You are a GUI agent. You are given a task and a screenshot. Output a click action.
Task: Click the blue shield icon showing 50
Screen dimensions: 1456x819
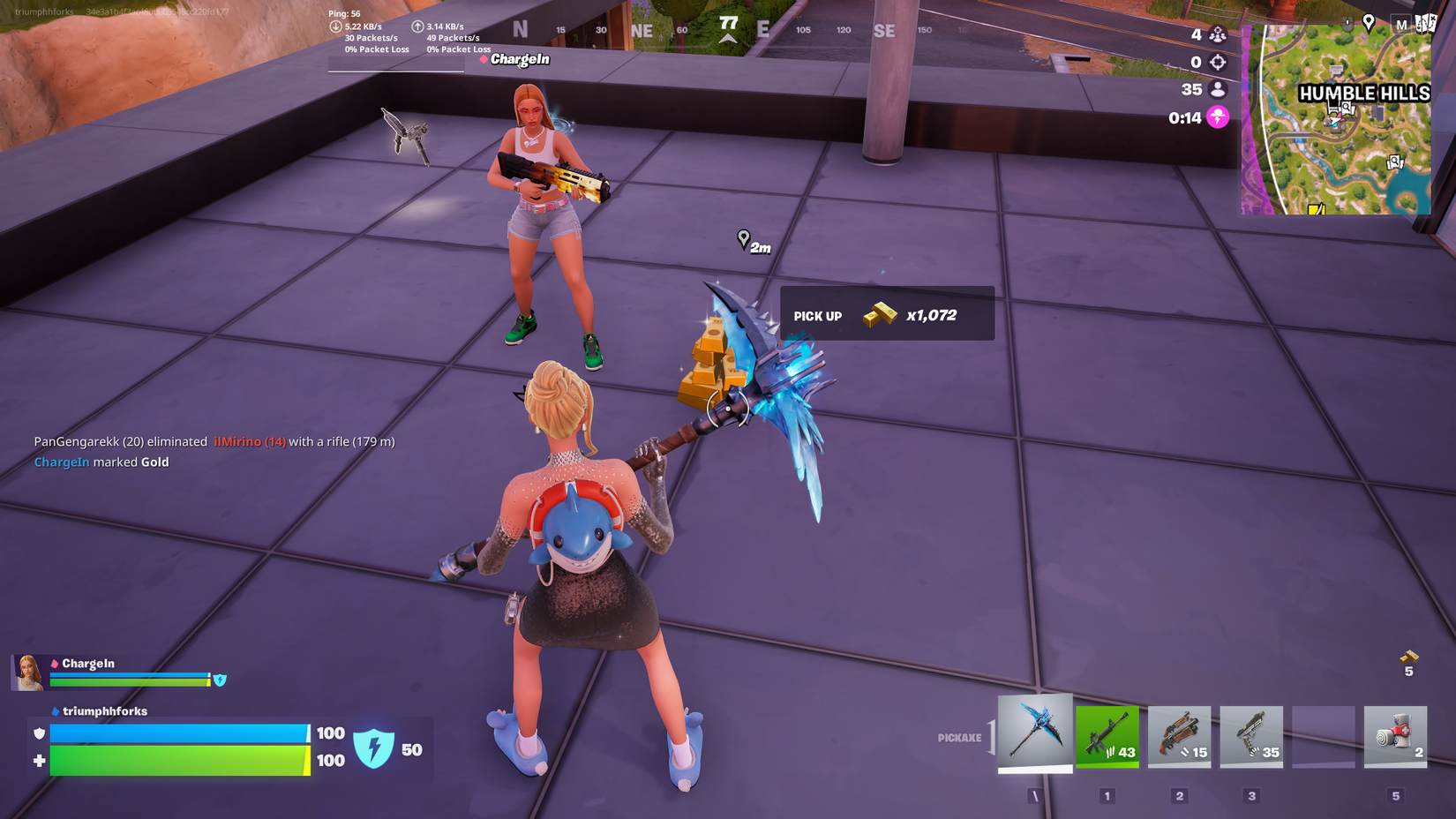tap(375, 748)
